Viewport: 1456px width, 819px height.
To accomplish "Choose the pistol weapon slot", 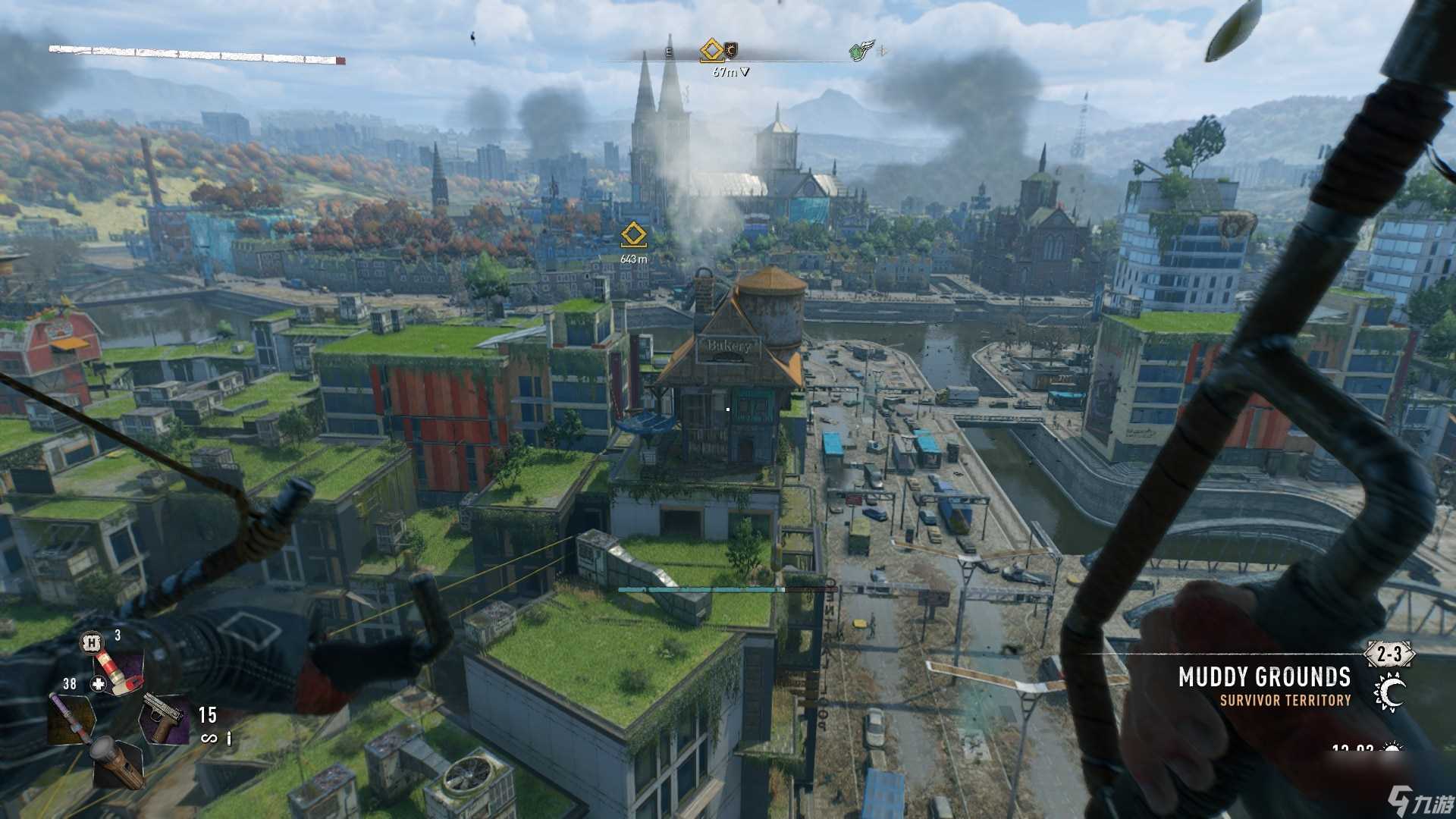I will 165,717.
